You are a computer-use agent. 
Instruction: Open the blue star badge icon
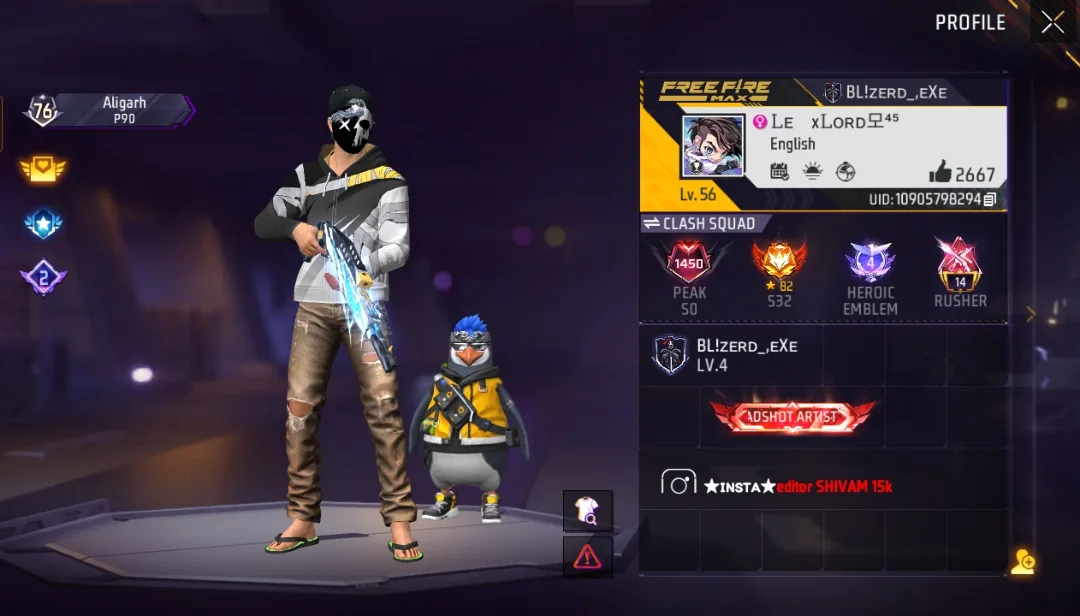tap(42, 224)
